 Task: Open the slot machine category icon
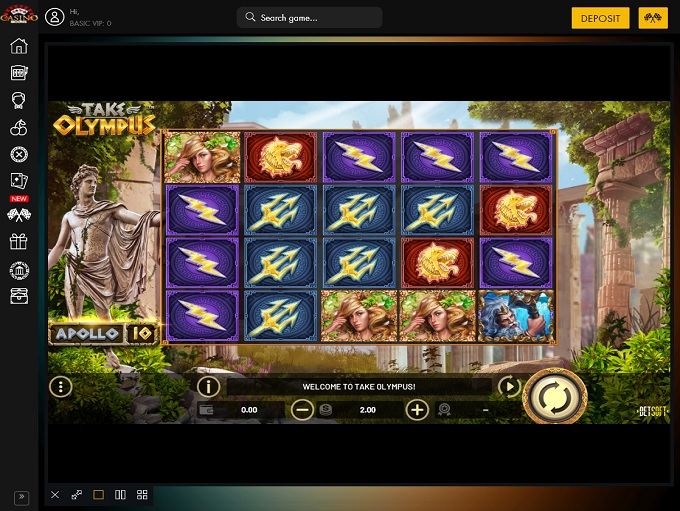point(18,73)
